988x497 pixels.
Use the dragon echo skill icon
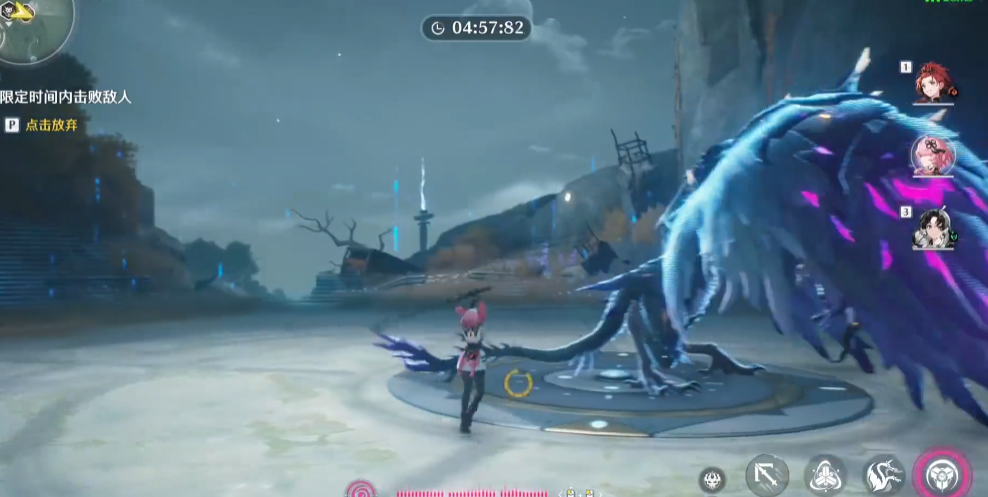tap(884, 474)
